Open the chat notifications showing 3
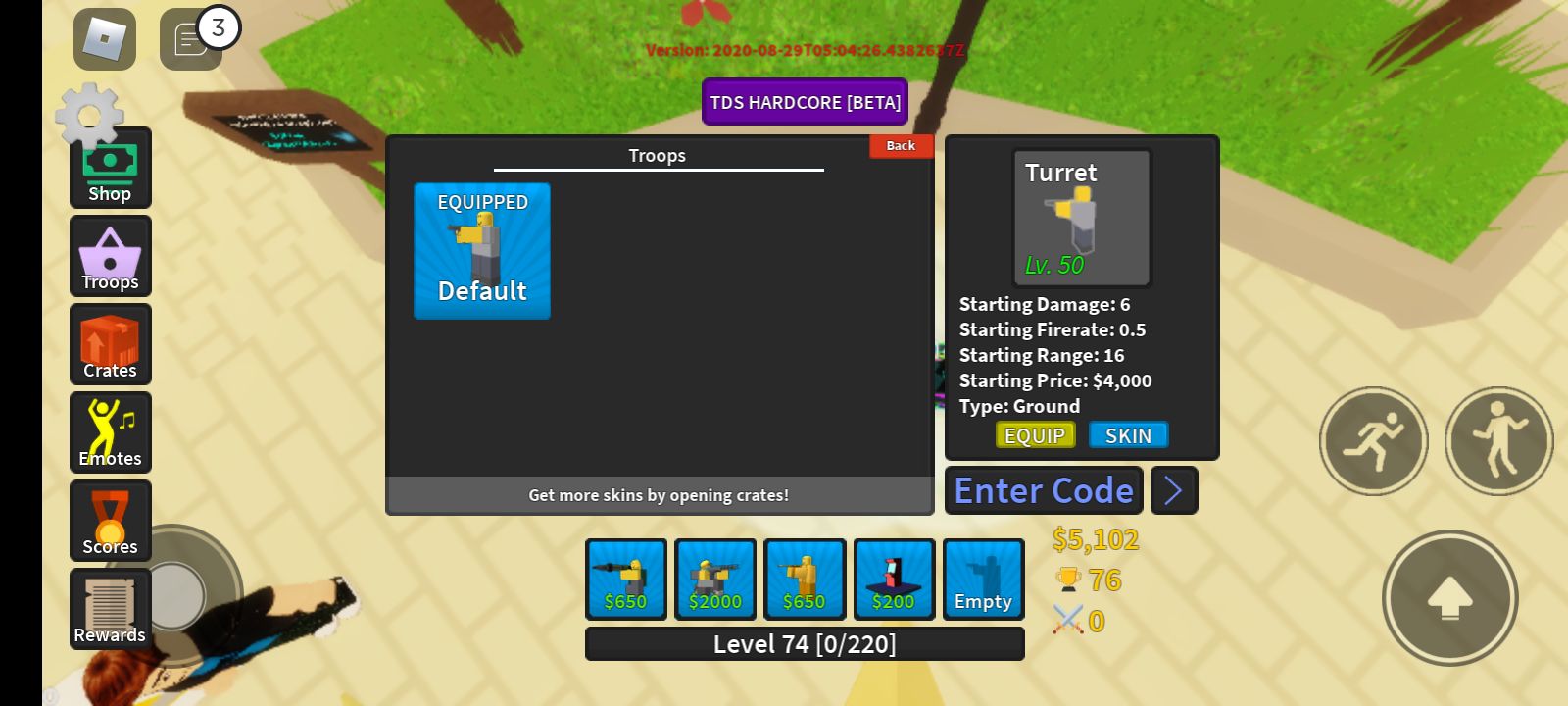Image resolution: width=1568 pixels, height=706 pixels. 190,41
